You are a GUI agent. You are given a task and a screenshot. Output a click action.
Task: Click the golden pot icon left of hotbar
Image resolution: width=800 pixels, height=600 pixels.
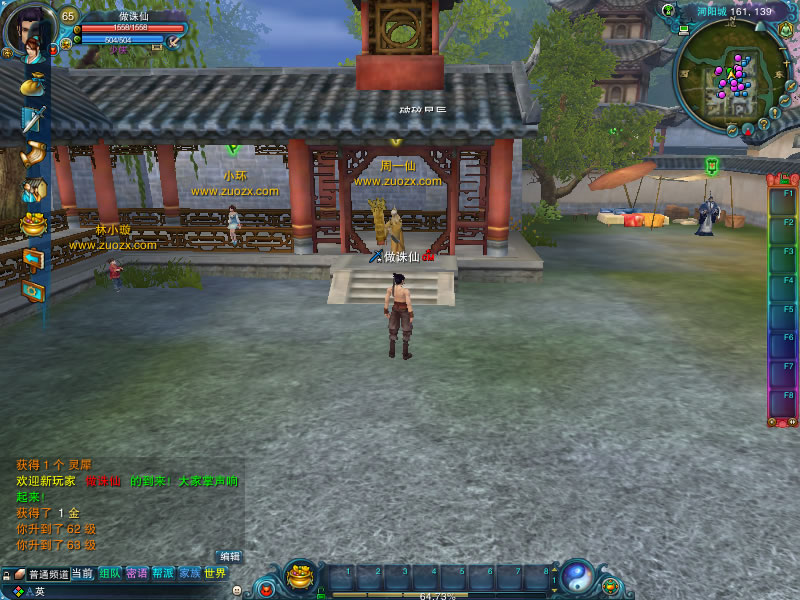point(300,576)
